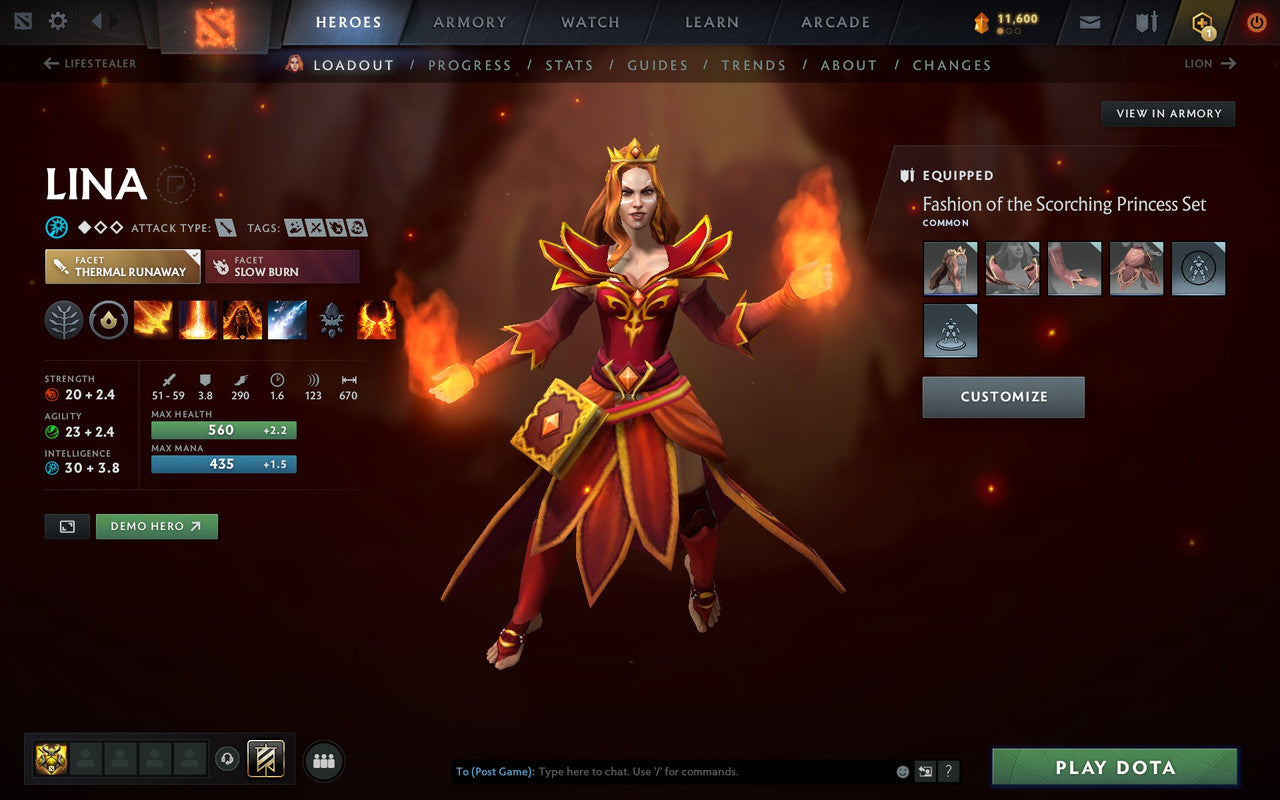This screenshot has width=1280, height=800.
Task: Click the armory shield-and-sword icon
Action: (1144, 21)
